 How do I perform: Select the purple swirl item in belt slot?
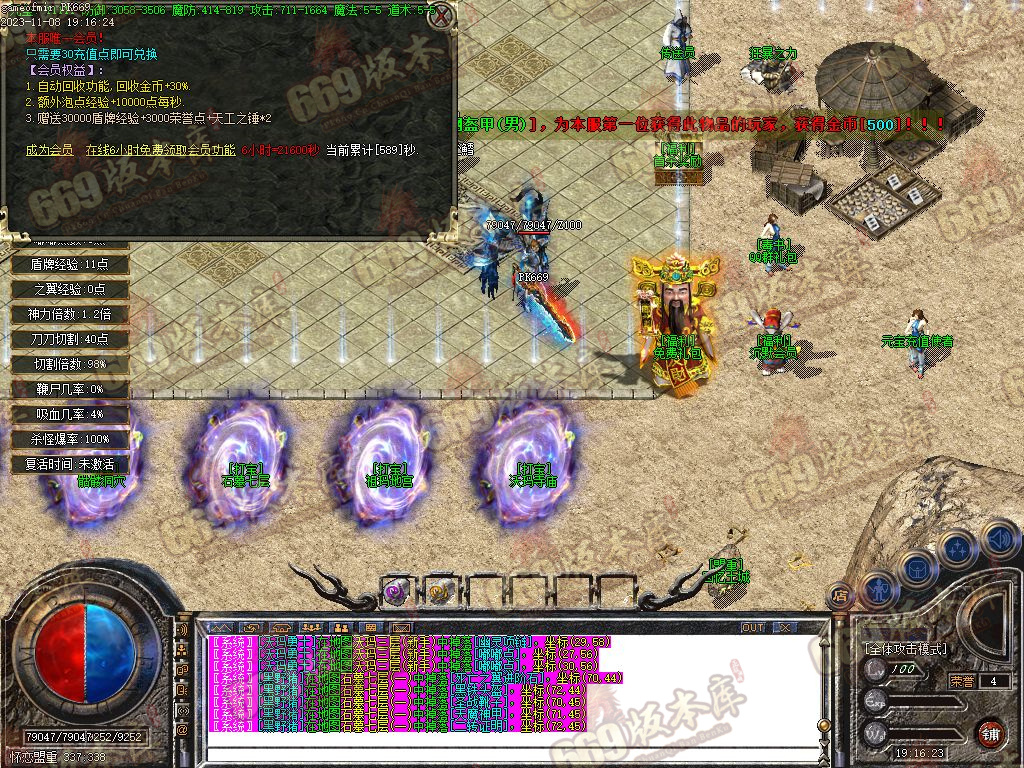tap(395, 591)
